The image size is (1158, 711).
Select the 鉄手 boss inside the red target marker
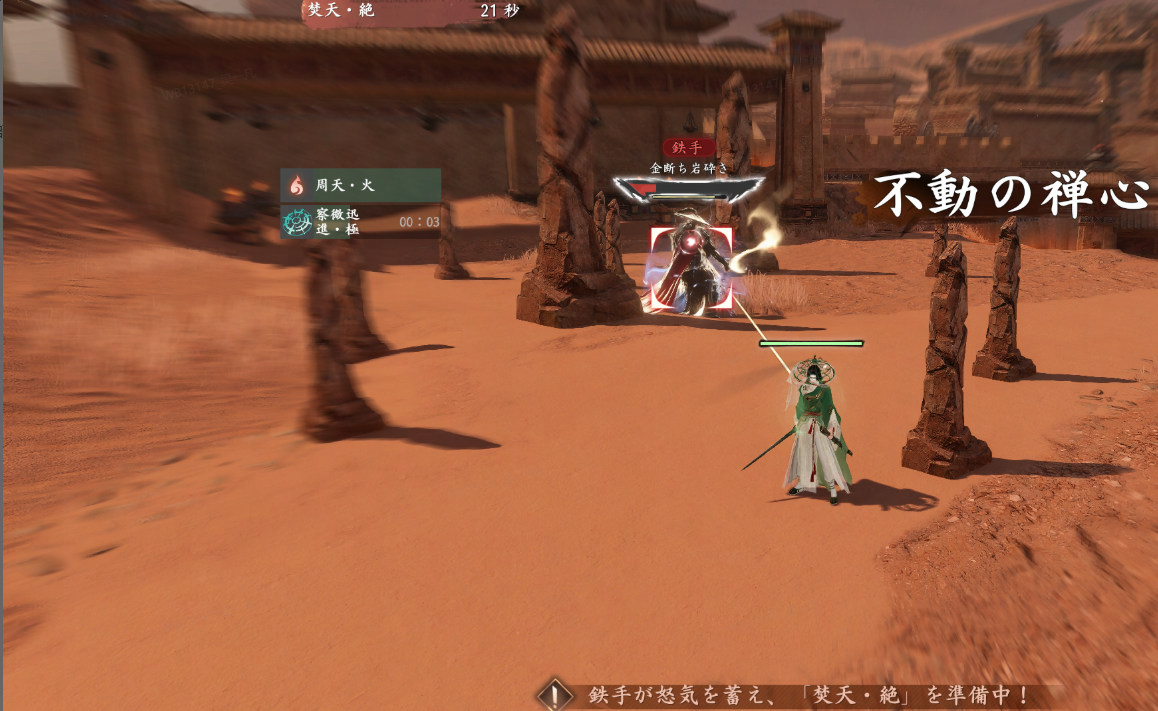point(691,269)
